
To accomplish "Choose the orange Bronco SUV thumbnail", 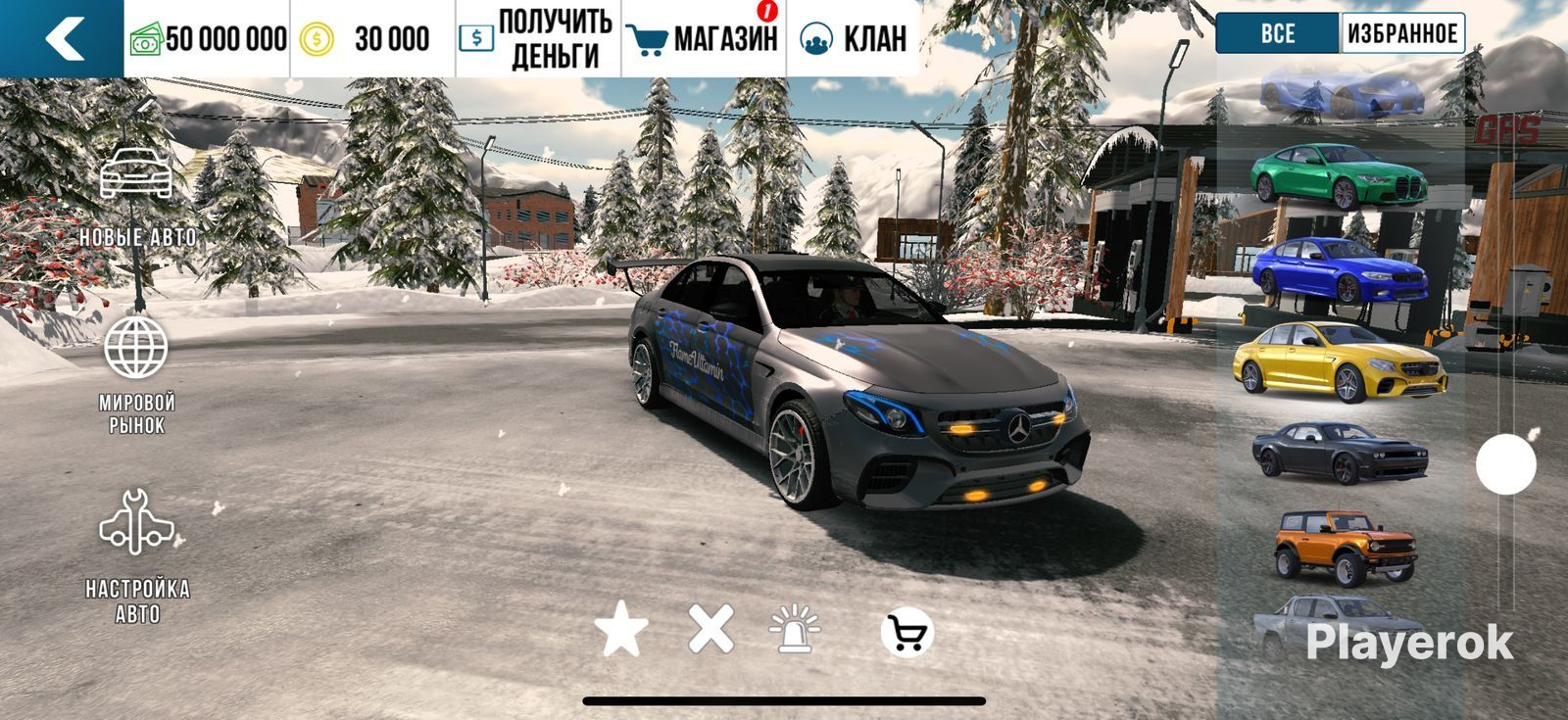I will point(1341,546).
